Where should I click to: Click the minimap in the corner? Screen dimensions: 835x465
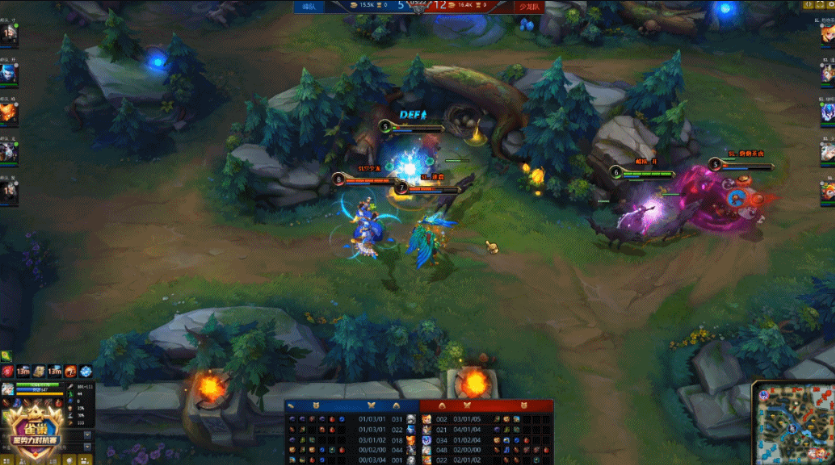[791, 422]
